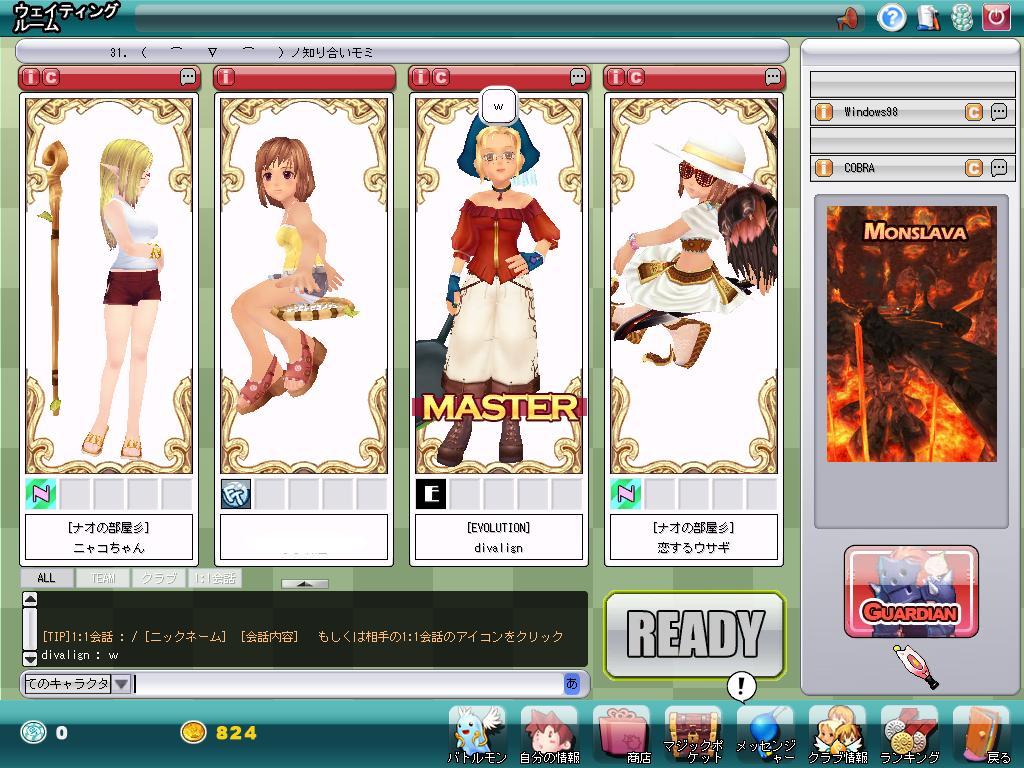Click the red power exit button
Viewport: 1024px width, 768px height.
pyautogui.click(x=995, y=17)
